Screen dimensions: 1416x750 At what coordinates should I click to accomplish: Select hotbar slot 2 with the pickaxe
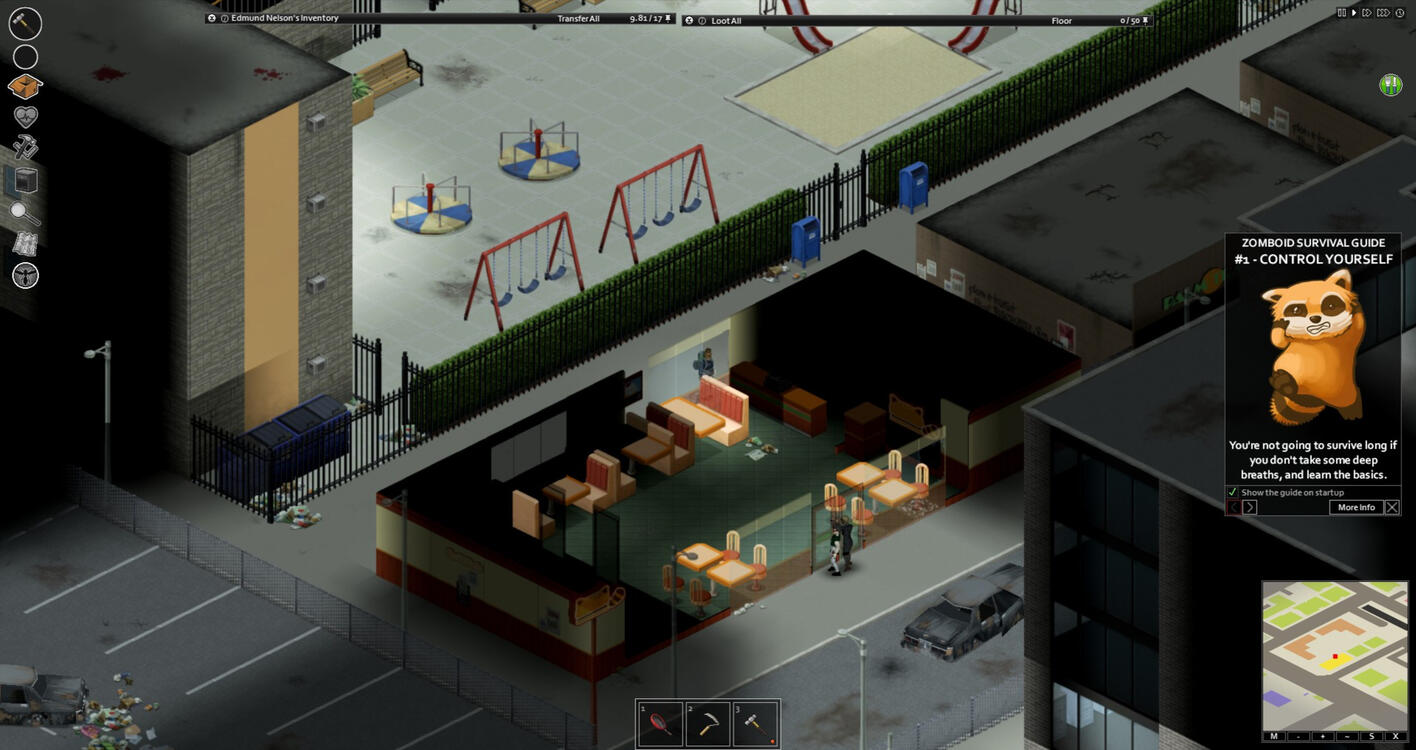708,722
